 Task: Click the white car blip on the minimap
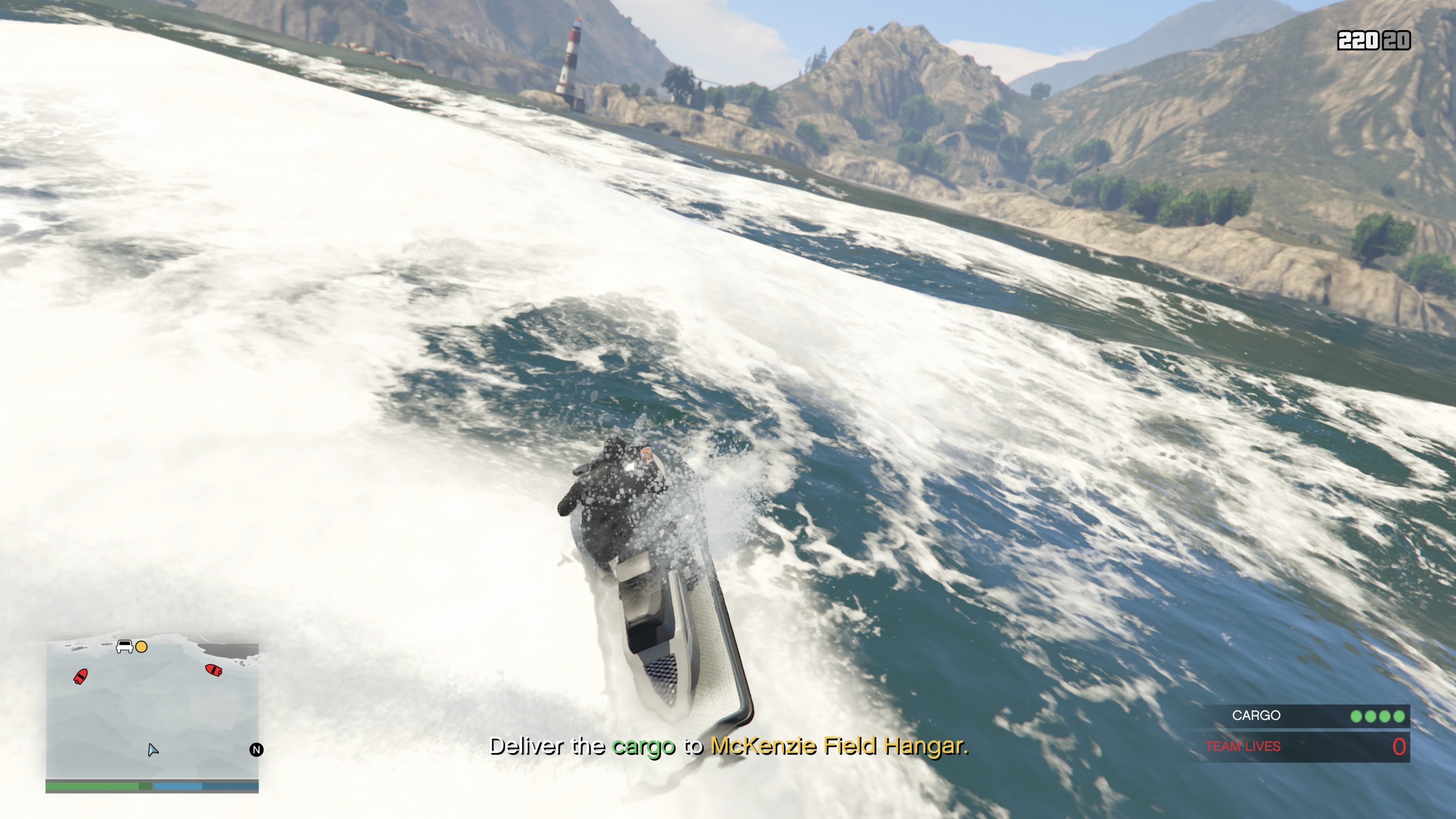(x=124, y=646)
